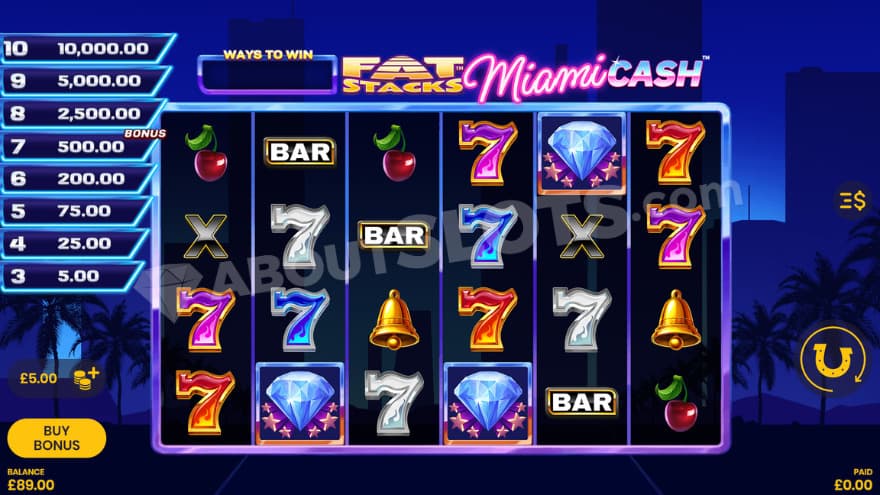Open the Buy Bonus feature
Screen dimensions: 880x495
56,438
